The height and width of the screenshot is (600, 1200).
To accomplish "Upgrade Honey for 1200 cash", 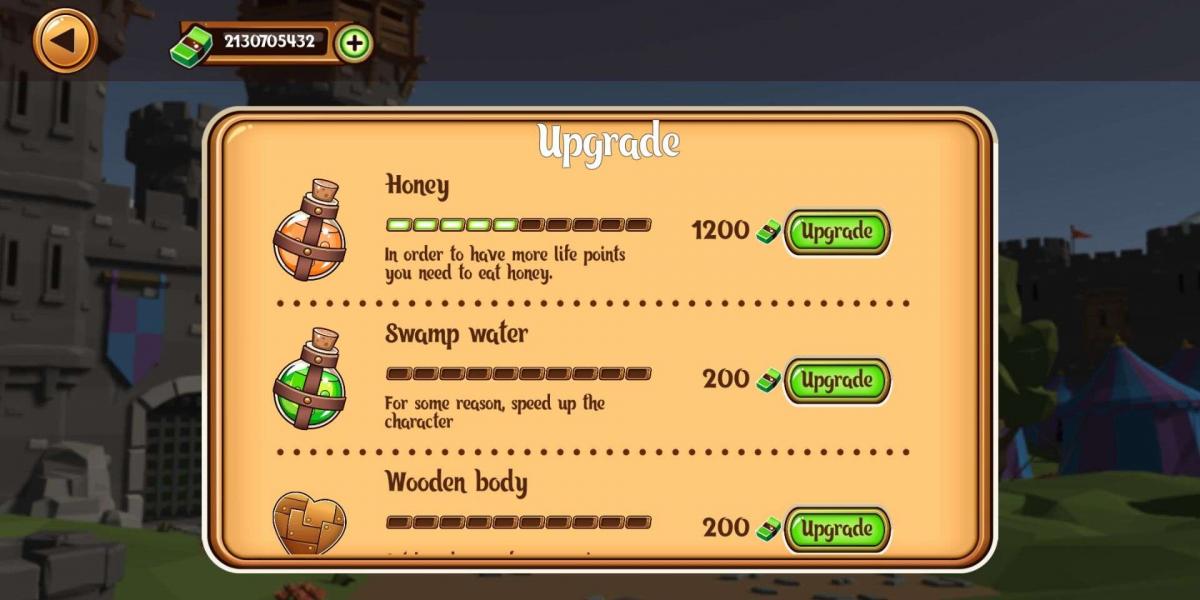I will [x=836, y=232].
